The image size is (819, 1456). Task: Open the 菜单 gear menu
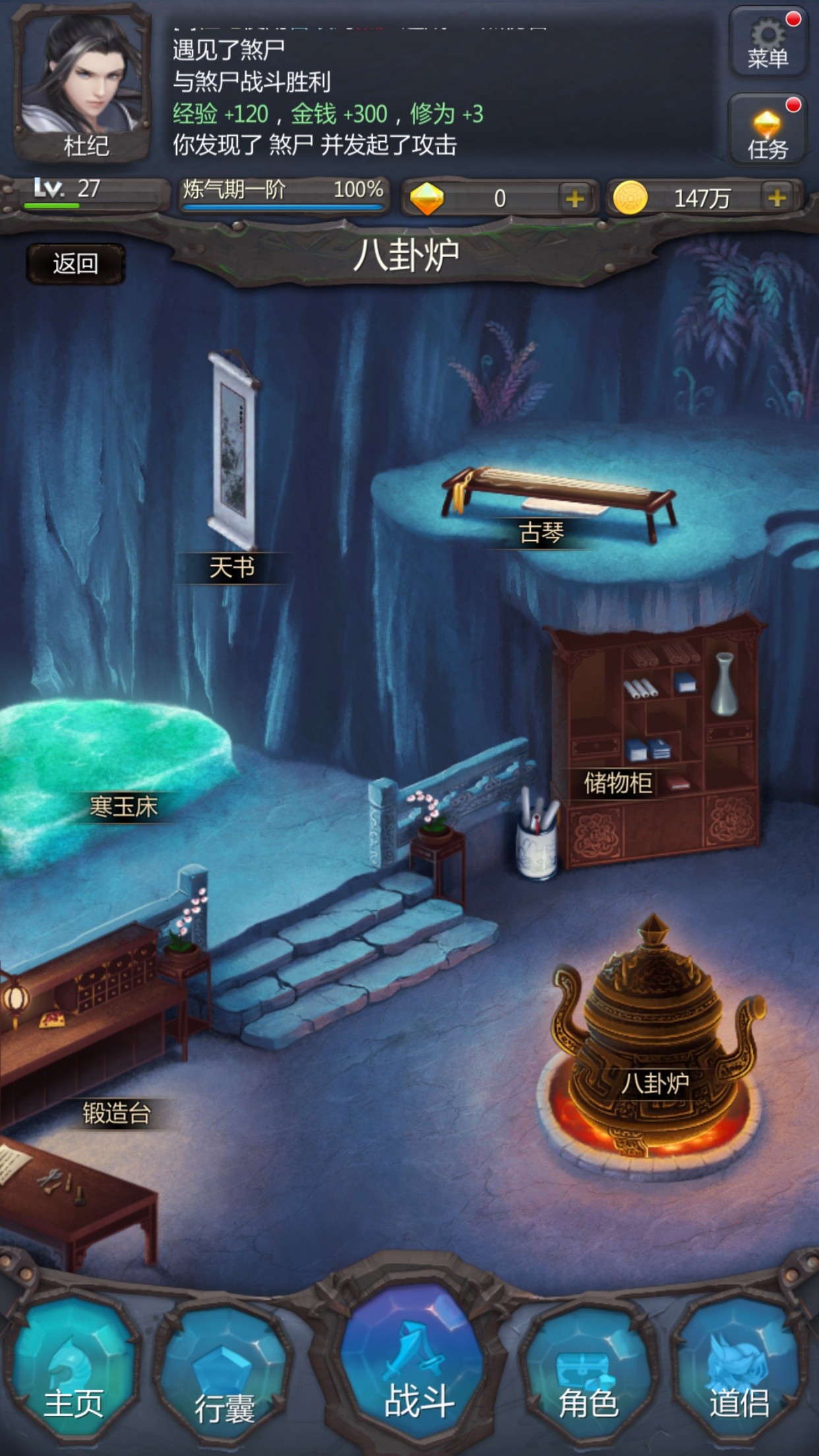767,43
